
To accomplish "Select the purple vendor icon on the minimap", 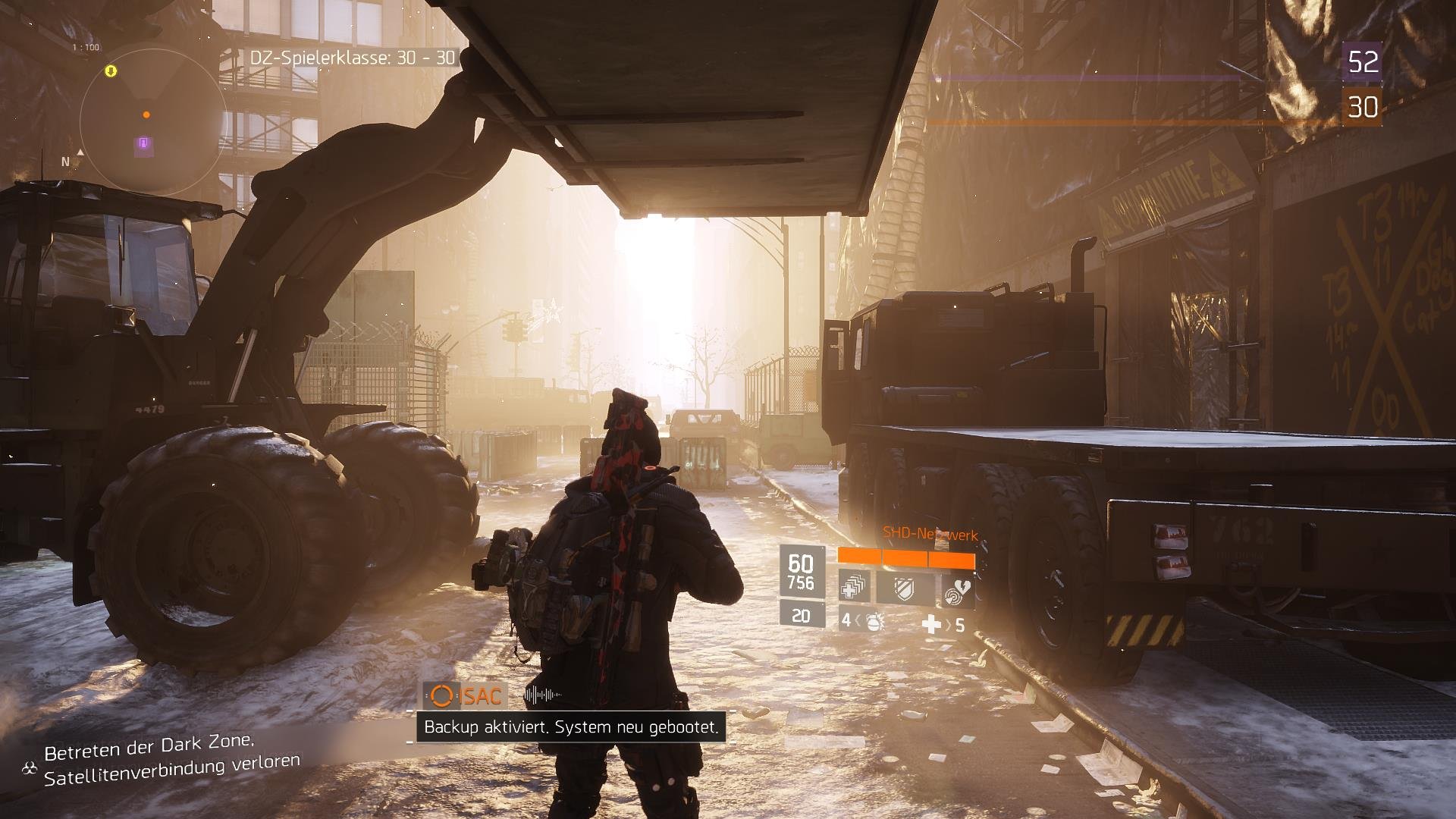I will 143,143.
